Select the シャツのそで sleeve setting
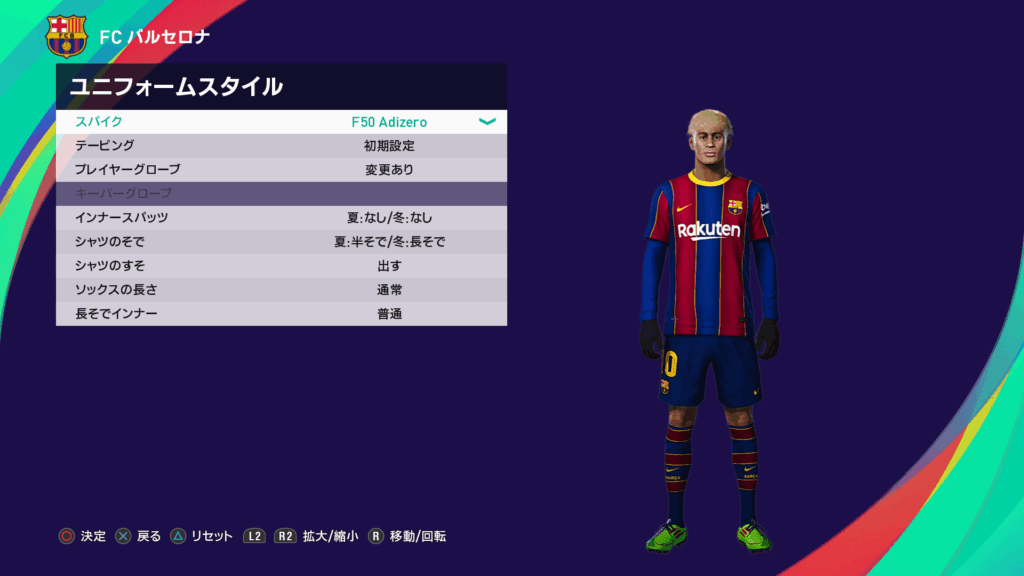The height and width of the screenshot is (576, 1024). tap(280, 242)
